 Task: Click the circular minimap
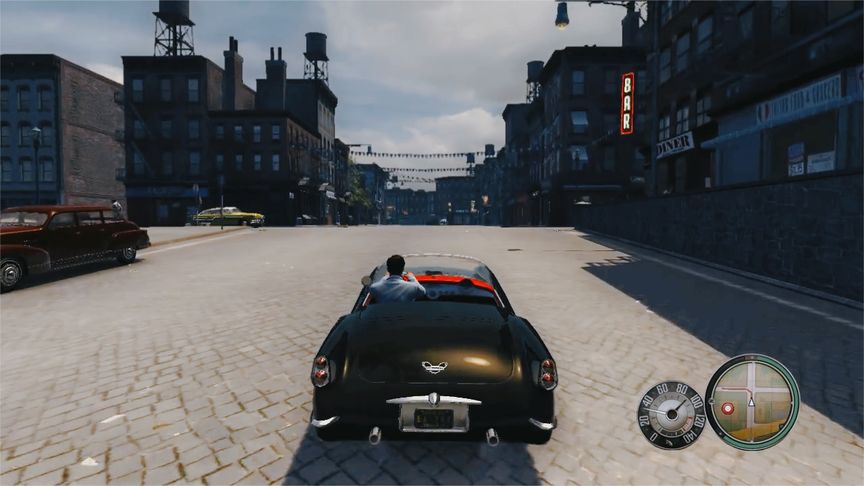tap(752, 402)
